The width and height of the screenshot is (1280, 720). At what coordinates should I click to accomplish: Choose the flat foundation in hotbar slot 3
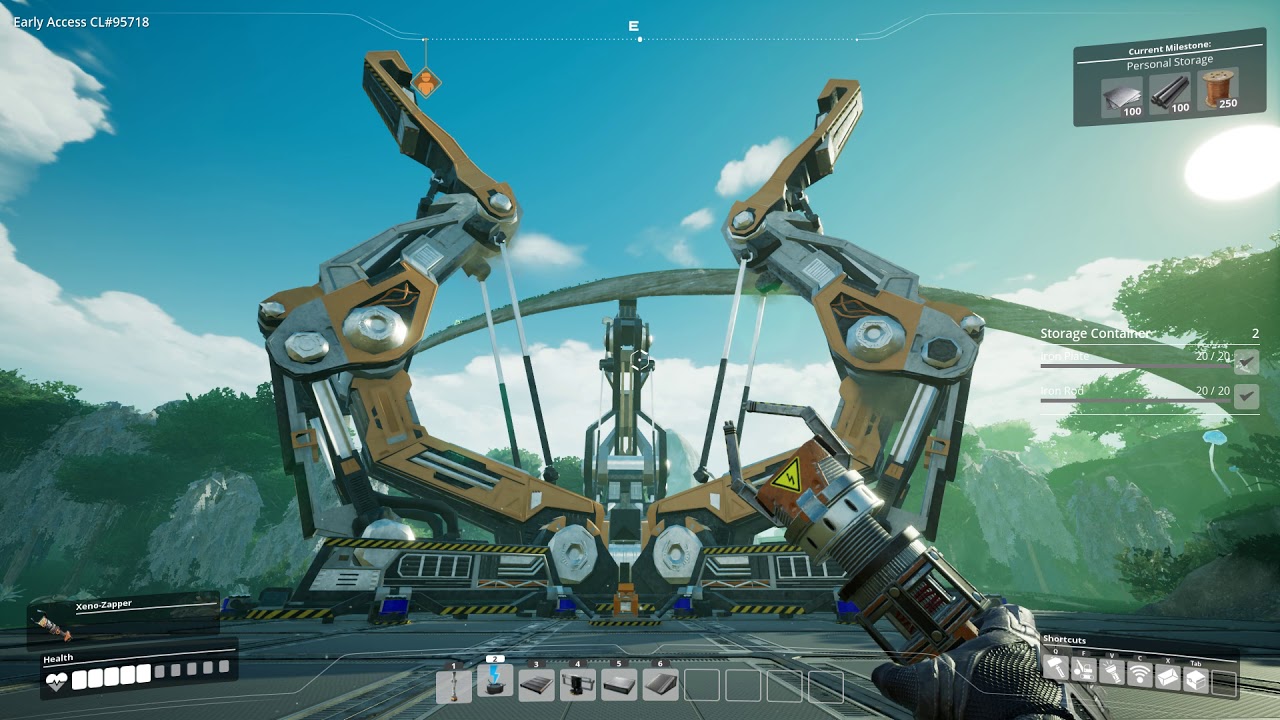536,685
